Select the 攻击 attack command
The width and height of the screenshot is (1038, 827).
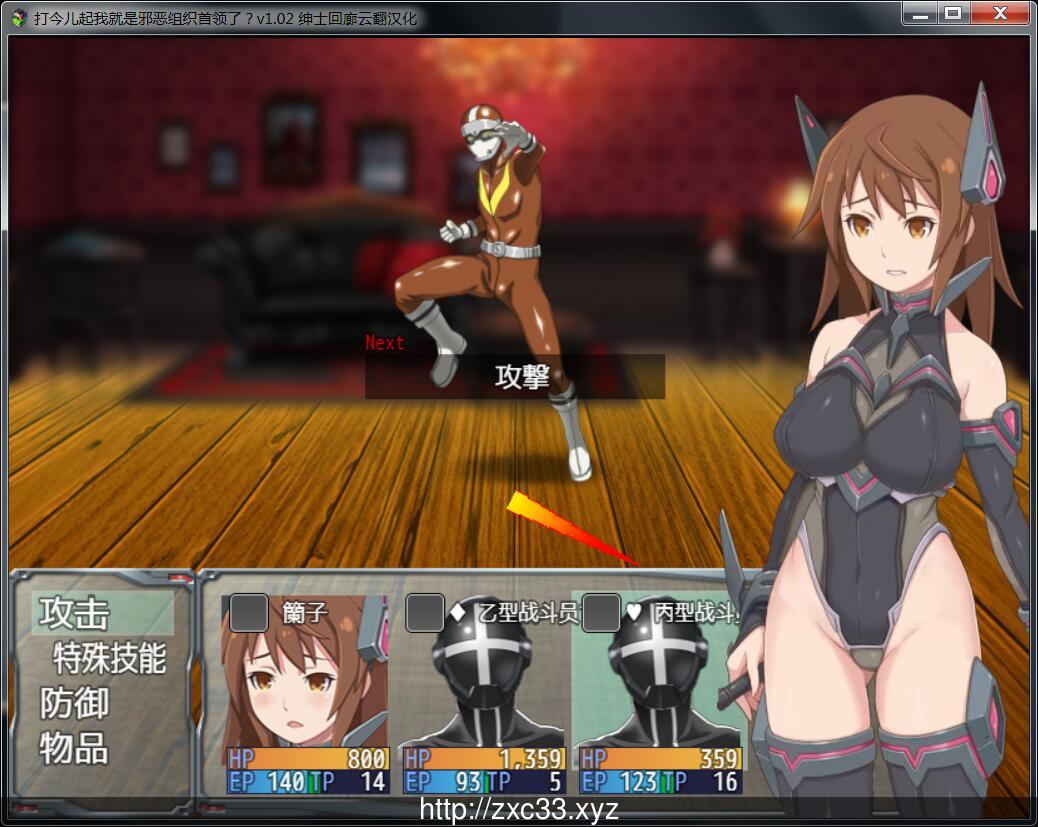coord(75,614)
